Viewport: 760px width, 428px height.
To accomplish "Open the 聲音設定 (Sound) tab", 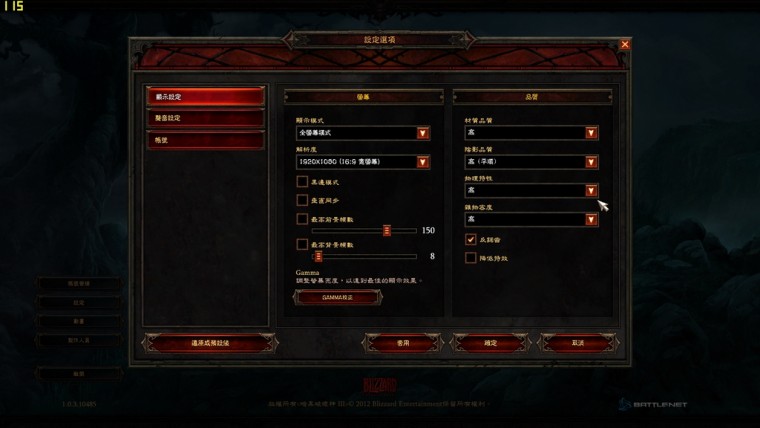I will click(205, 119).
